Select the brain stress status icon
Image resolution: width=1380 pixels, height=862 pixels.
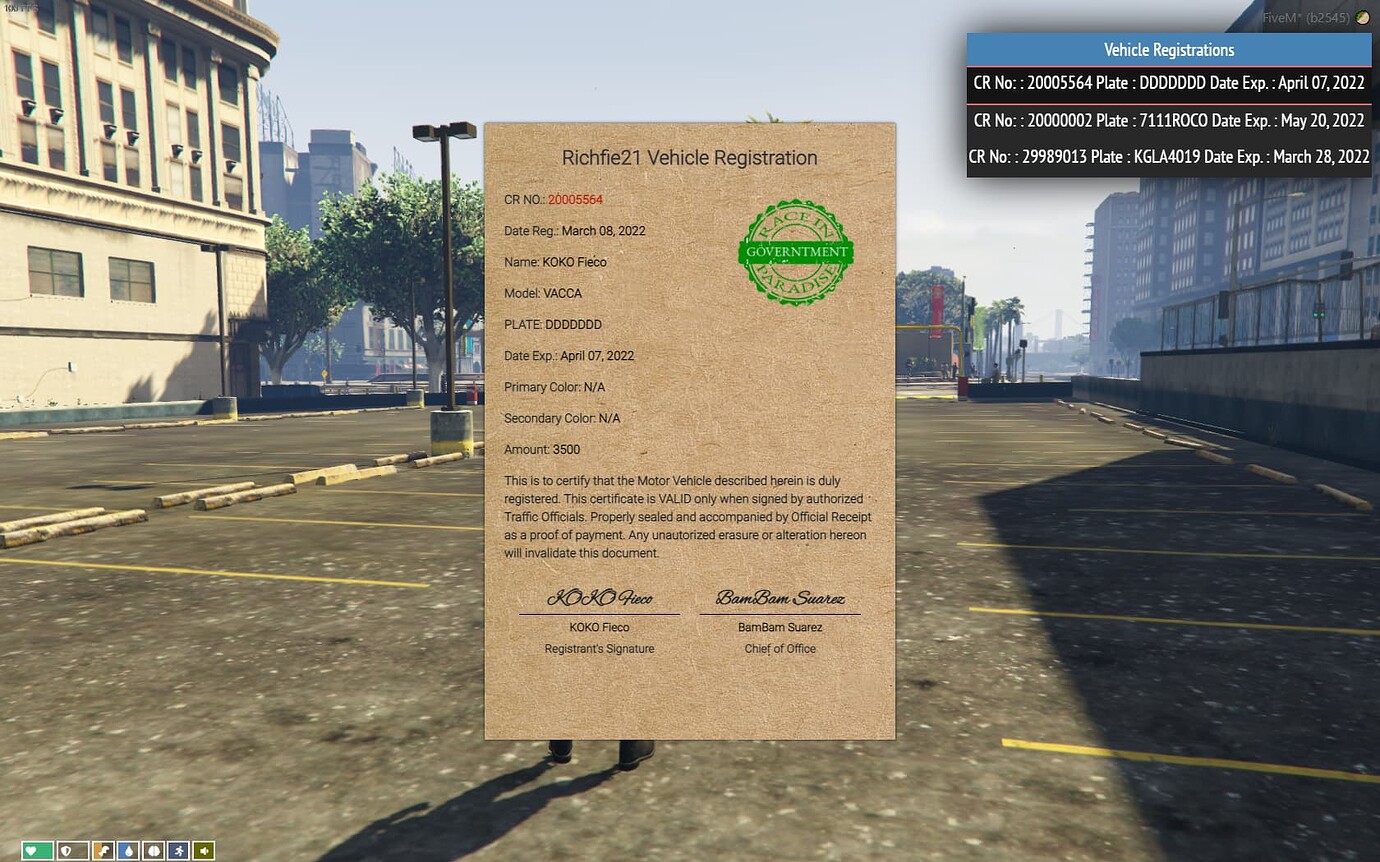coord(154,850)
